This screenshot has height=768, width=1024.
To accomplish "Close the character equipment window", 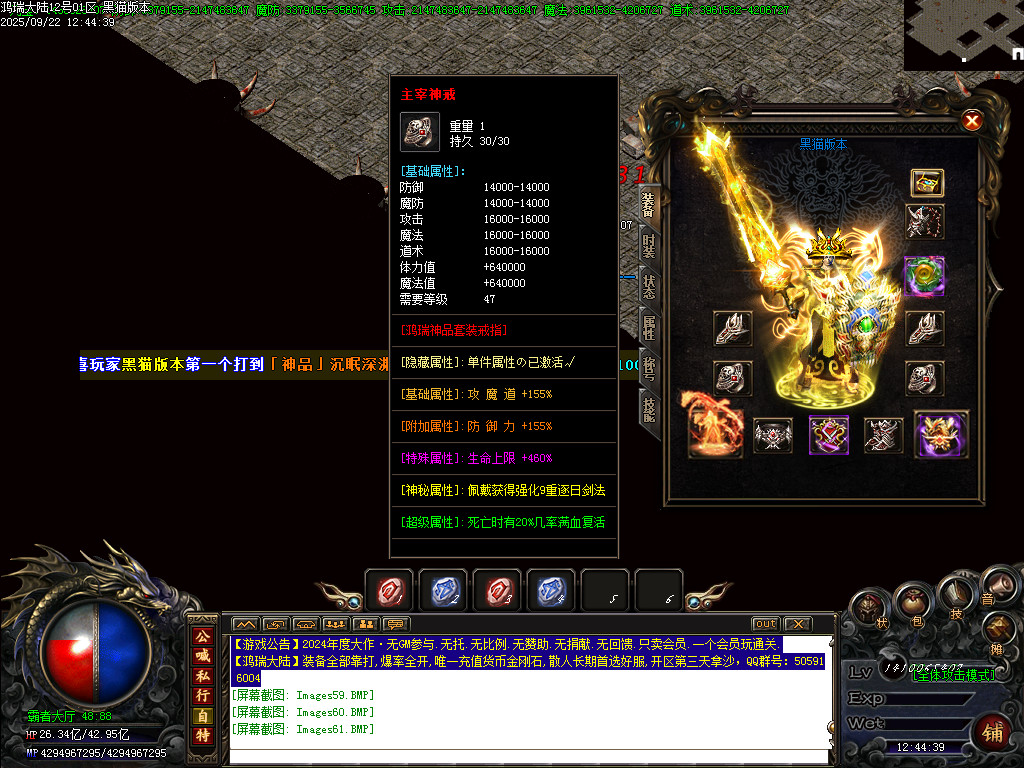I will (971, 121).
